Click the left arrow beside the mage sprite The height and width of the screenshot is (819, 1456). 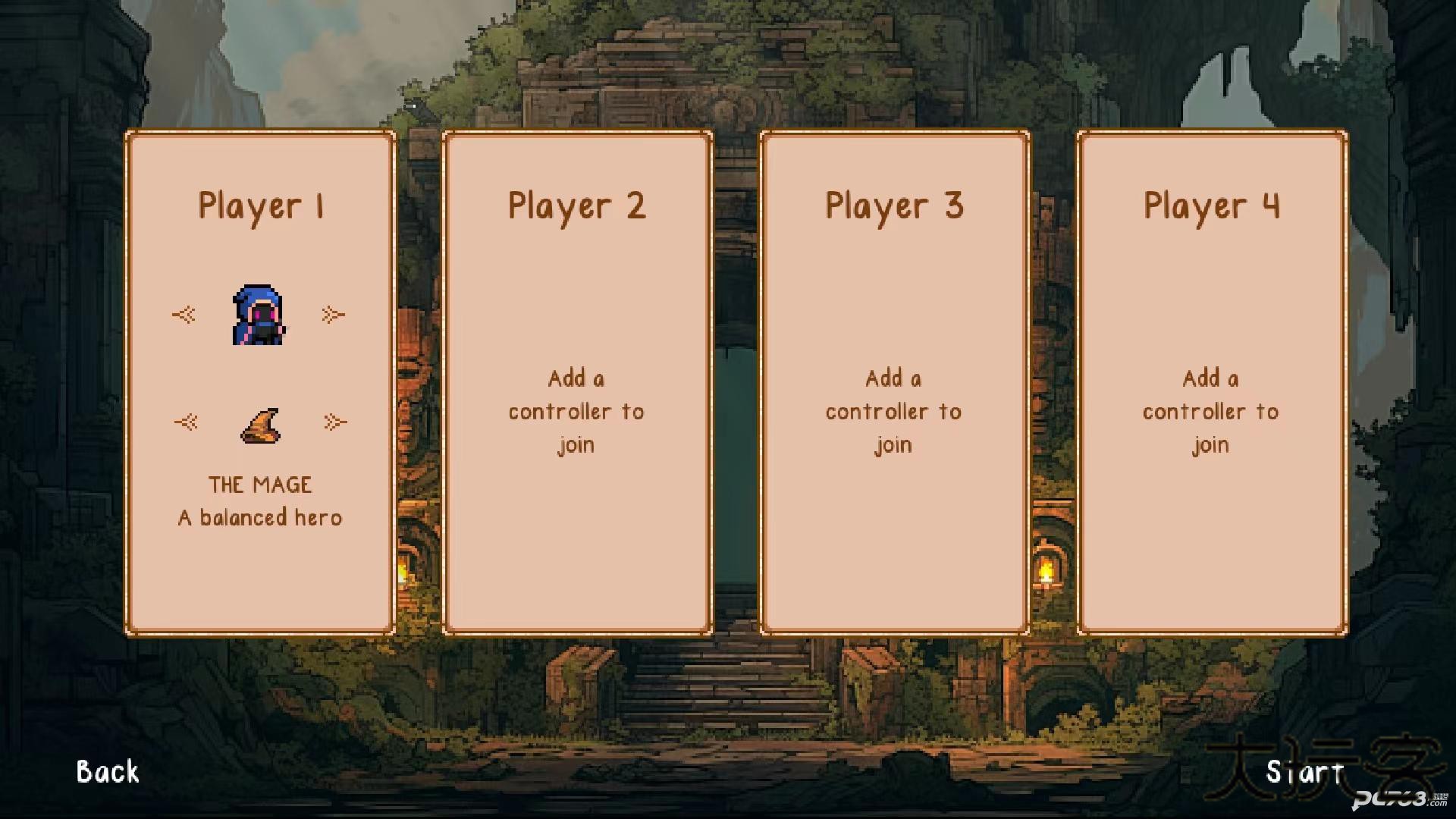[x=184, y=315]
